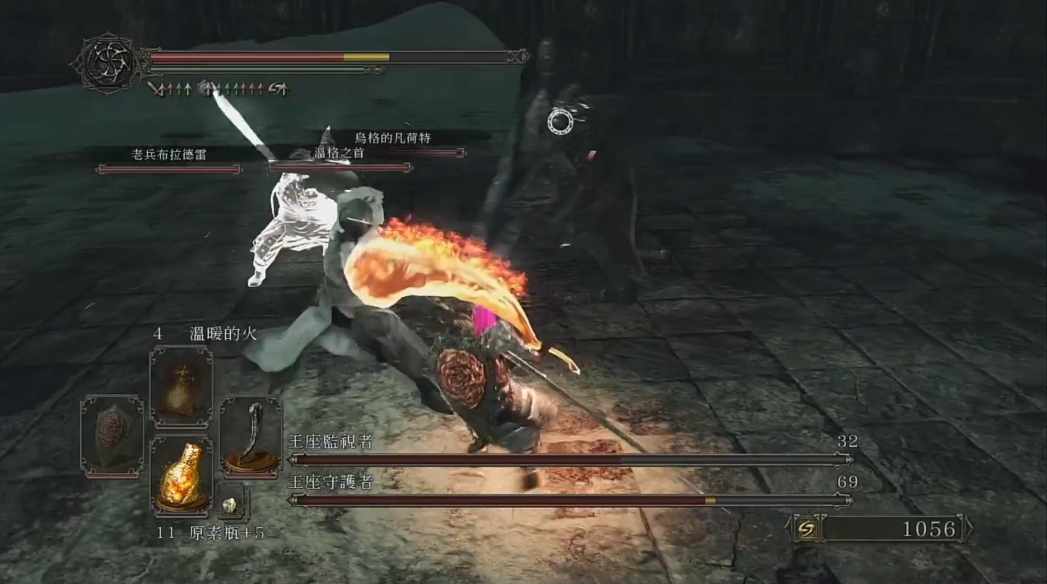The height and width of the screenshot is (584, 1047).
Task: Click the souls counter emblem icon
Action: [806, 528]
